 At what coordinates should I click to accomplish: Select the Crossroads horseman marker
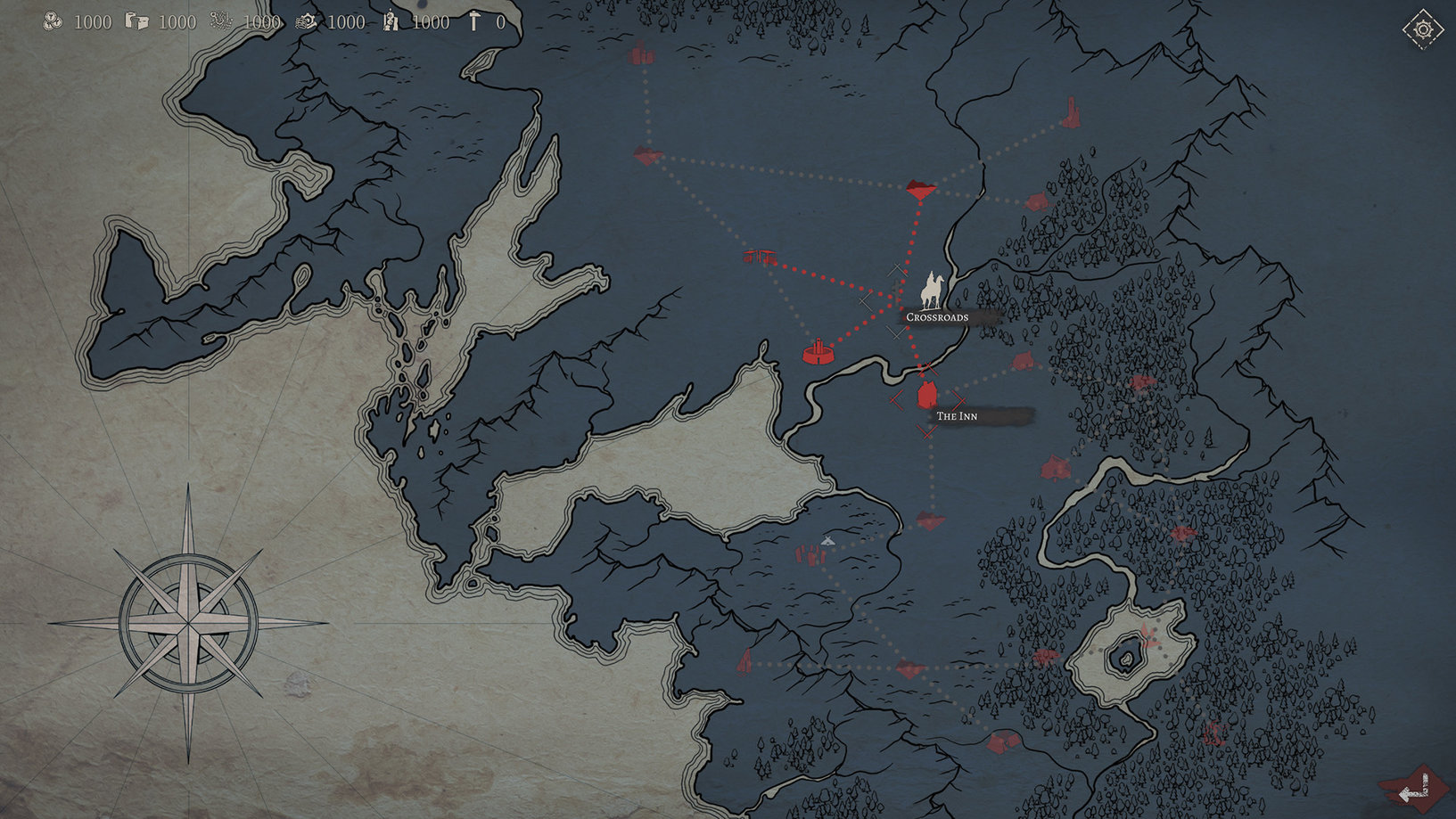click(x=932, y=291)
